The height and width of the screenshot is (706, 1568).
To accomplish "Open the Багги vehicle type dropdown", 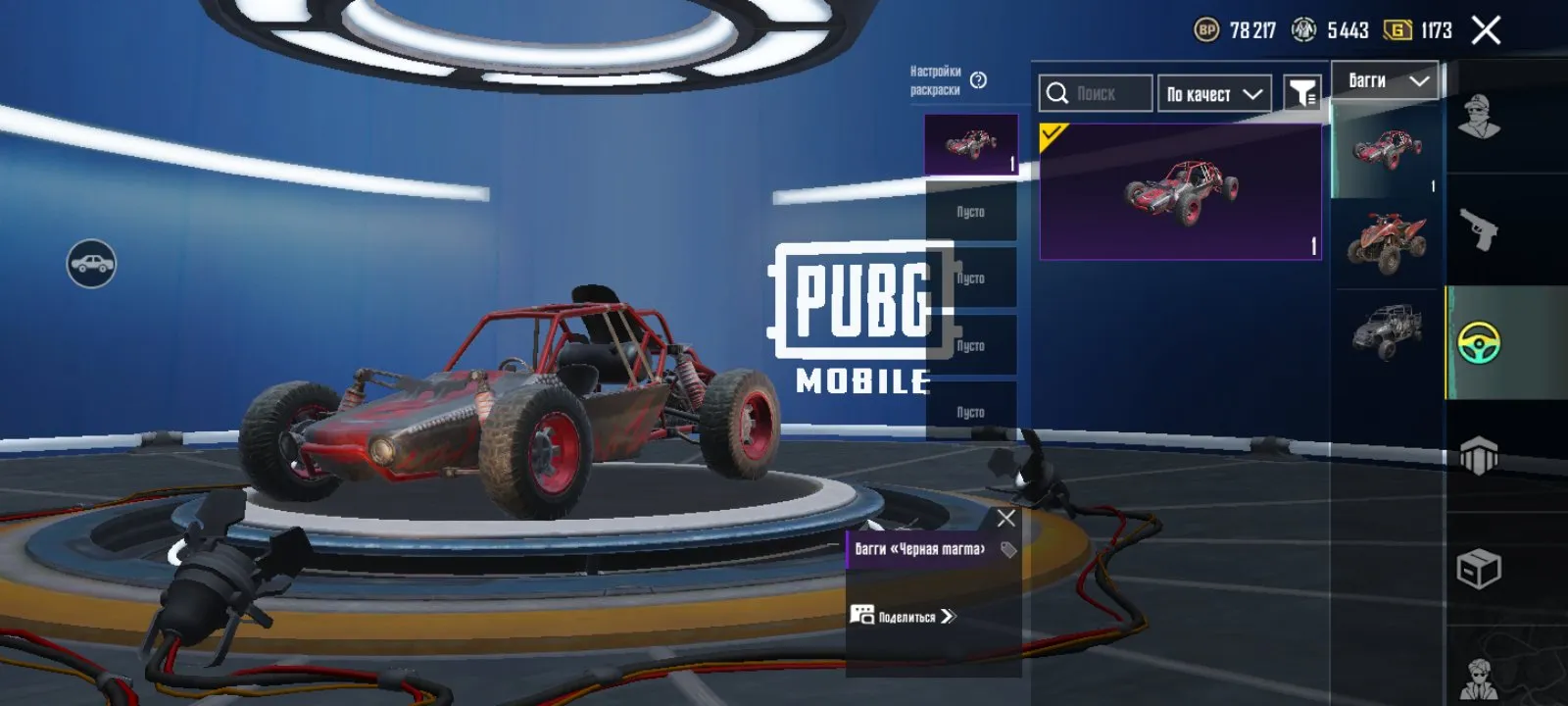I will [x=1386, y=80].
